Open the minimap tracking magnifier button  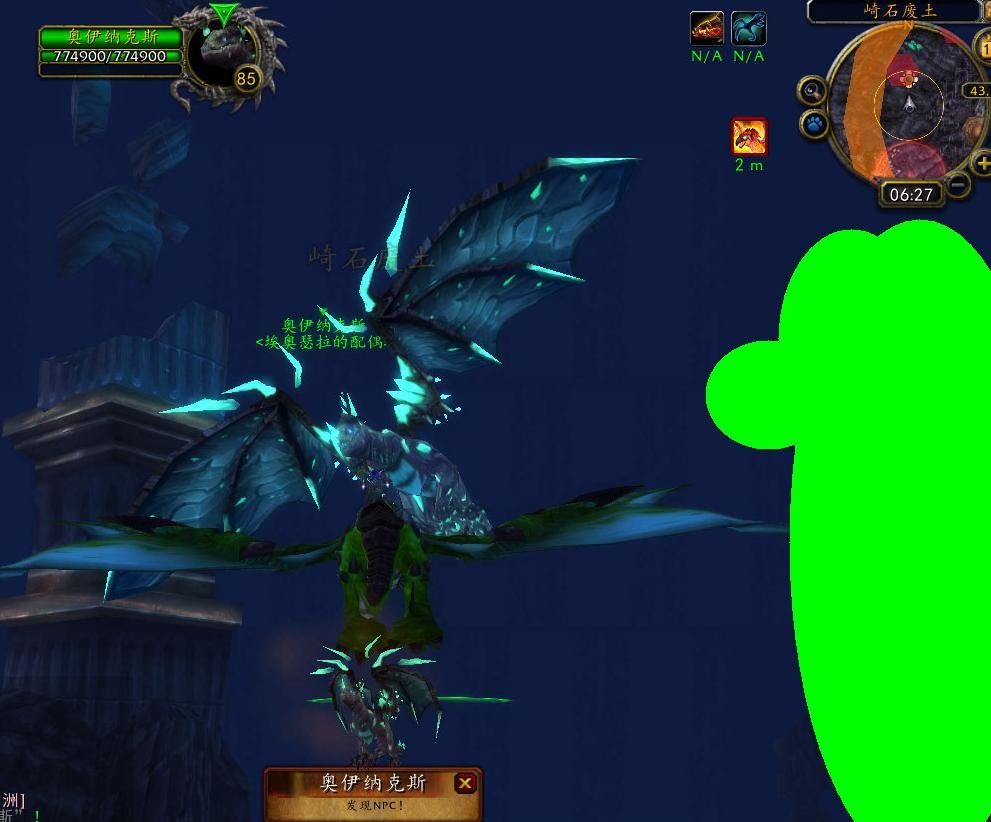[812, 91]
